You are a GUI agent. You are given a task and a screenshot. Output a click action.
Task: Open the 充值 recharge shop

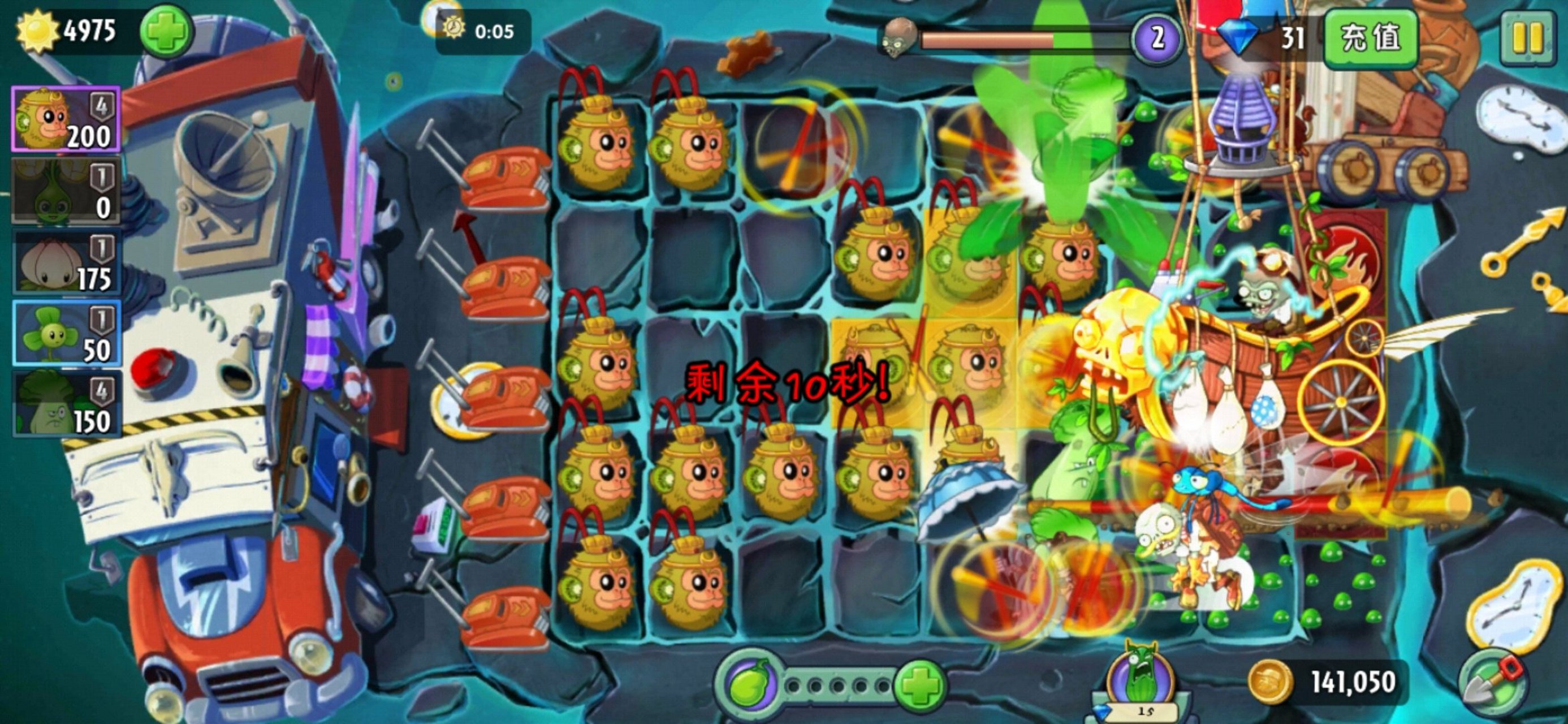1371,38
